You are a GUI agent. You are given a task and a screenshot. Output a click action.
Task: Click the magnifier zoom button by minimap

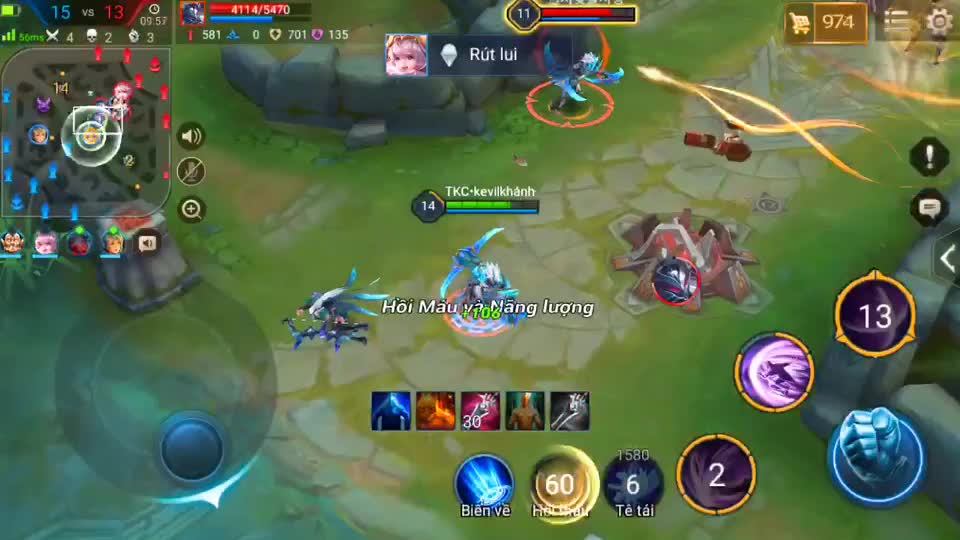(x=191, y=209)
